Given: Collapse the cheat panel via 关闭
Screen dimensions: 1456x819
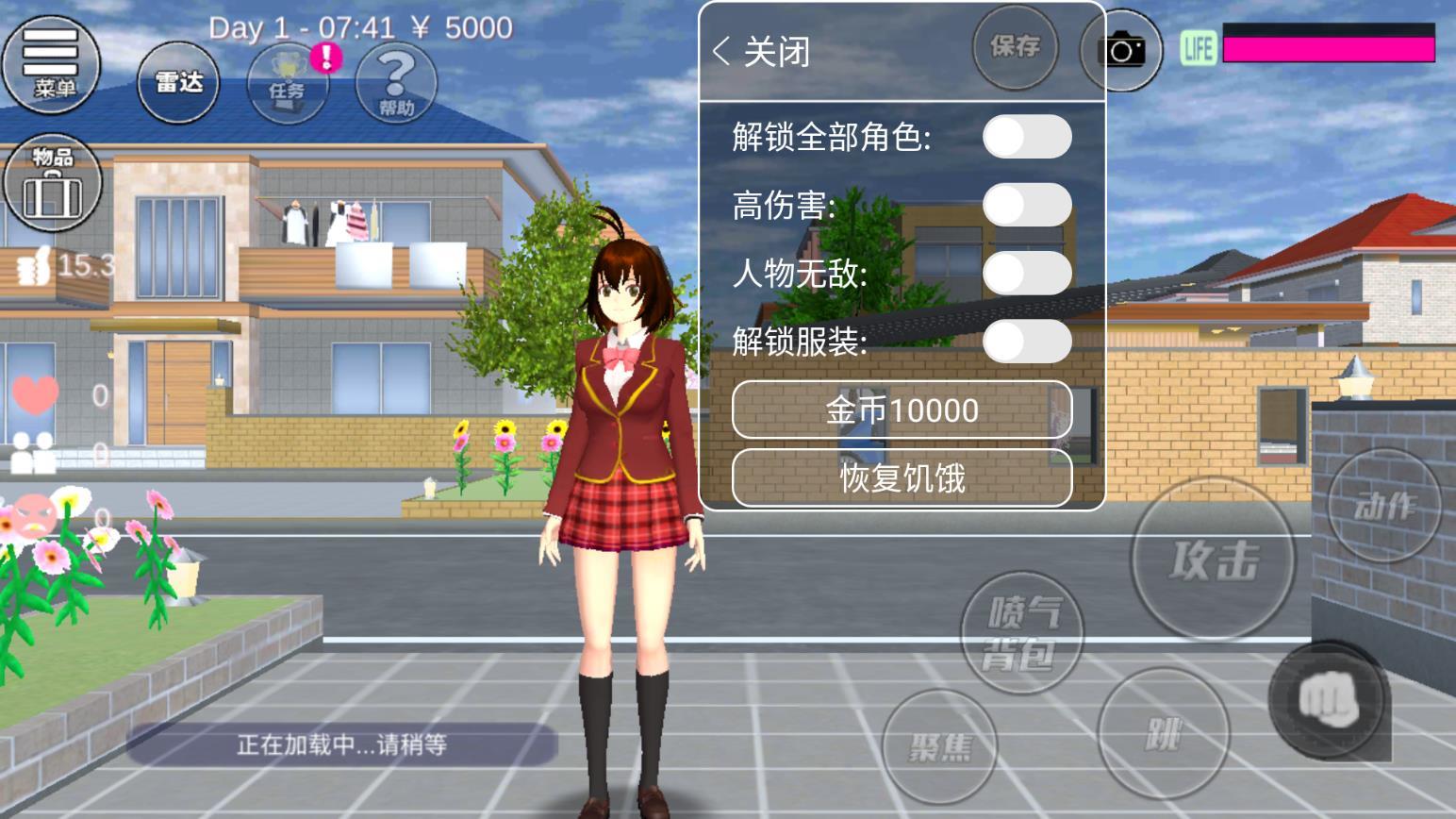Looking at the screenshot, I should pos(764,52).
